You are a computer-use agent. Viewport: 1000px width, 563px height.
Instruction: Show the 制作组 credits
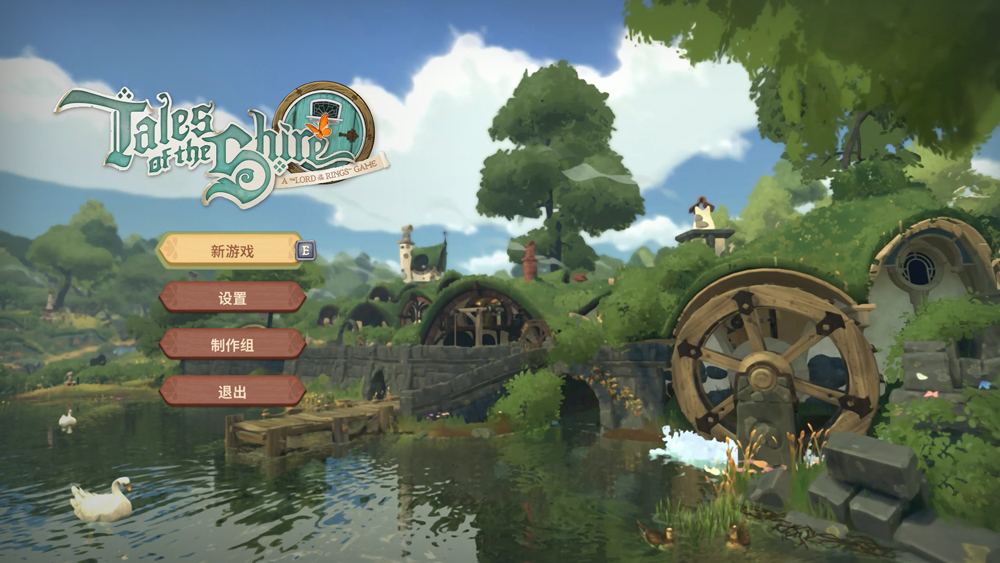[232, 344]
